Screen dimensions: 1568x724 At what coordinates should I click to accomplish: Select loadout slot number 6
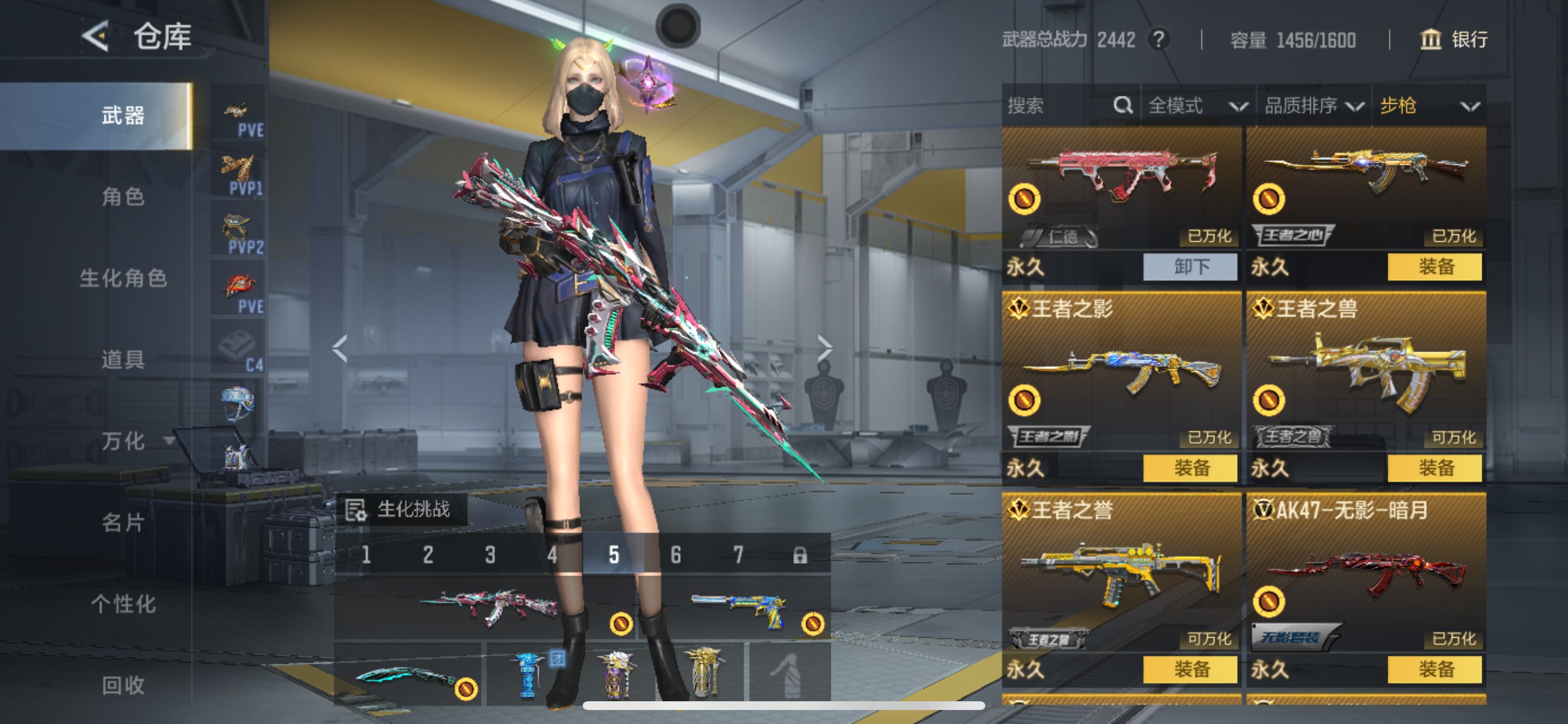point(675,555)
